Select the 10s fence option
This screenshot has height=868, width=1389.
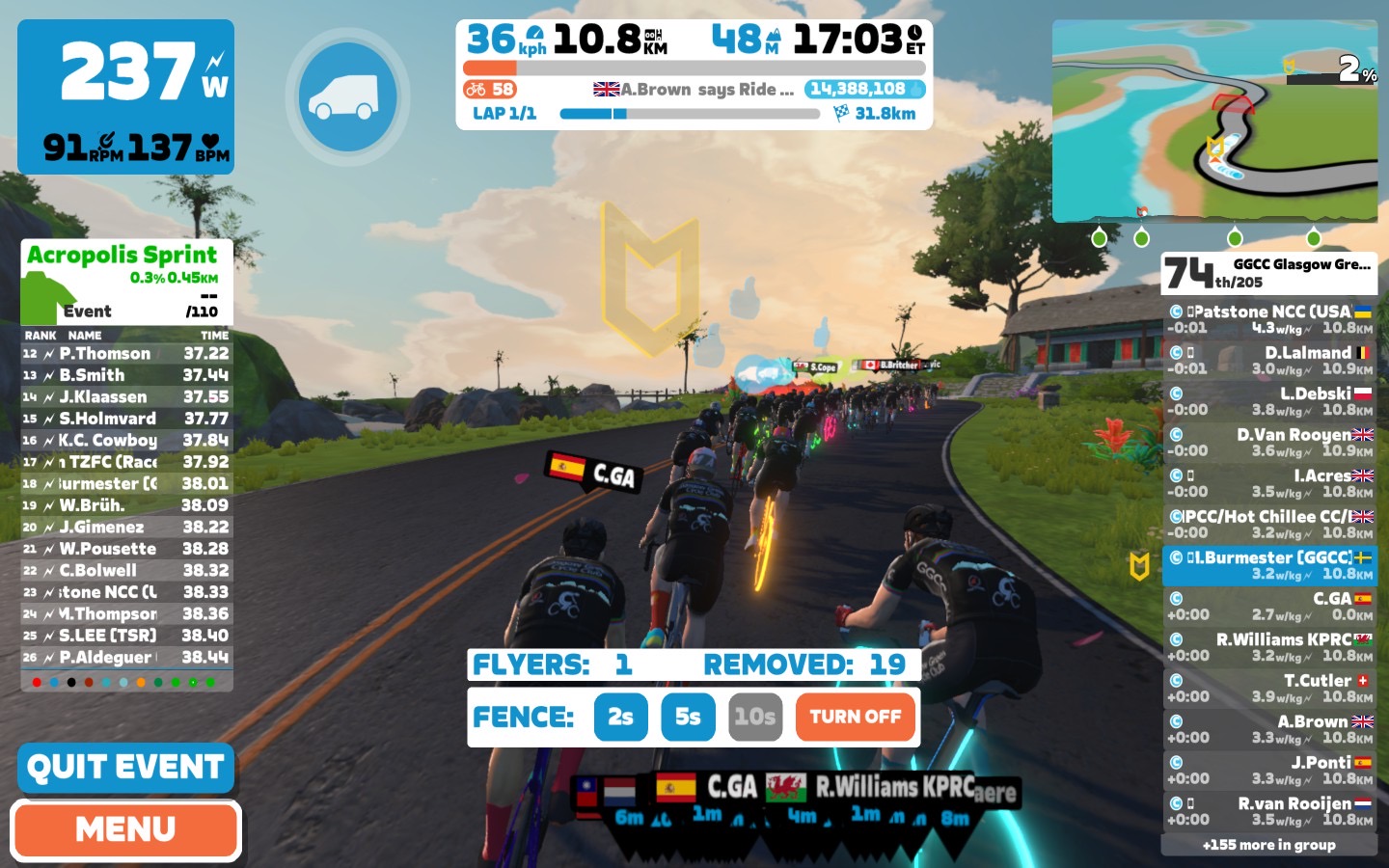click(x=754, y=717)
